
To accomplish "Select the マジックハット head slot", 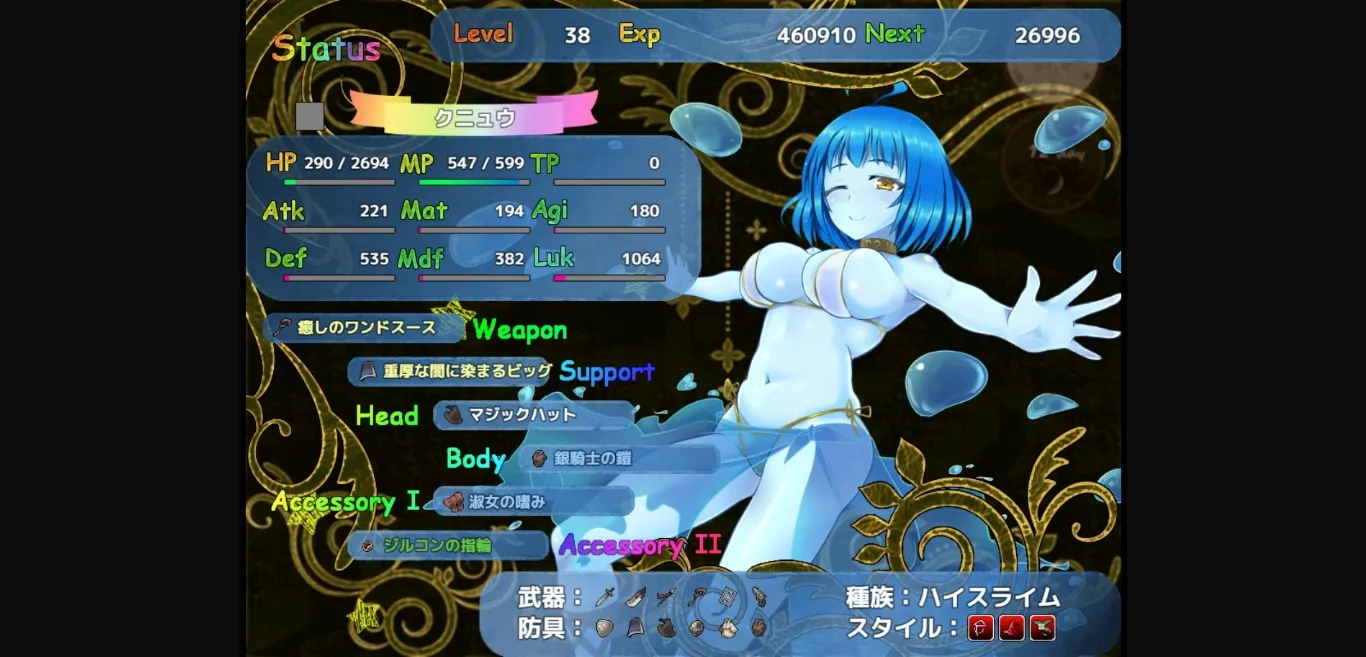I will (533, 415).
